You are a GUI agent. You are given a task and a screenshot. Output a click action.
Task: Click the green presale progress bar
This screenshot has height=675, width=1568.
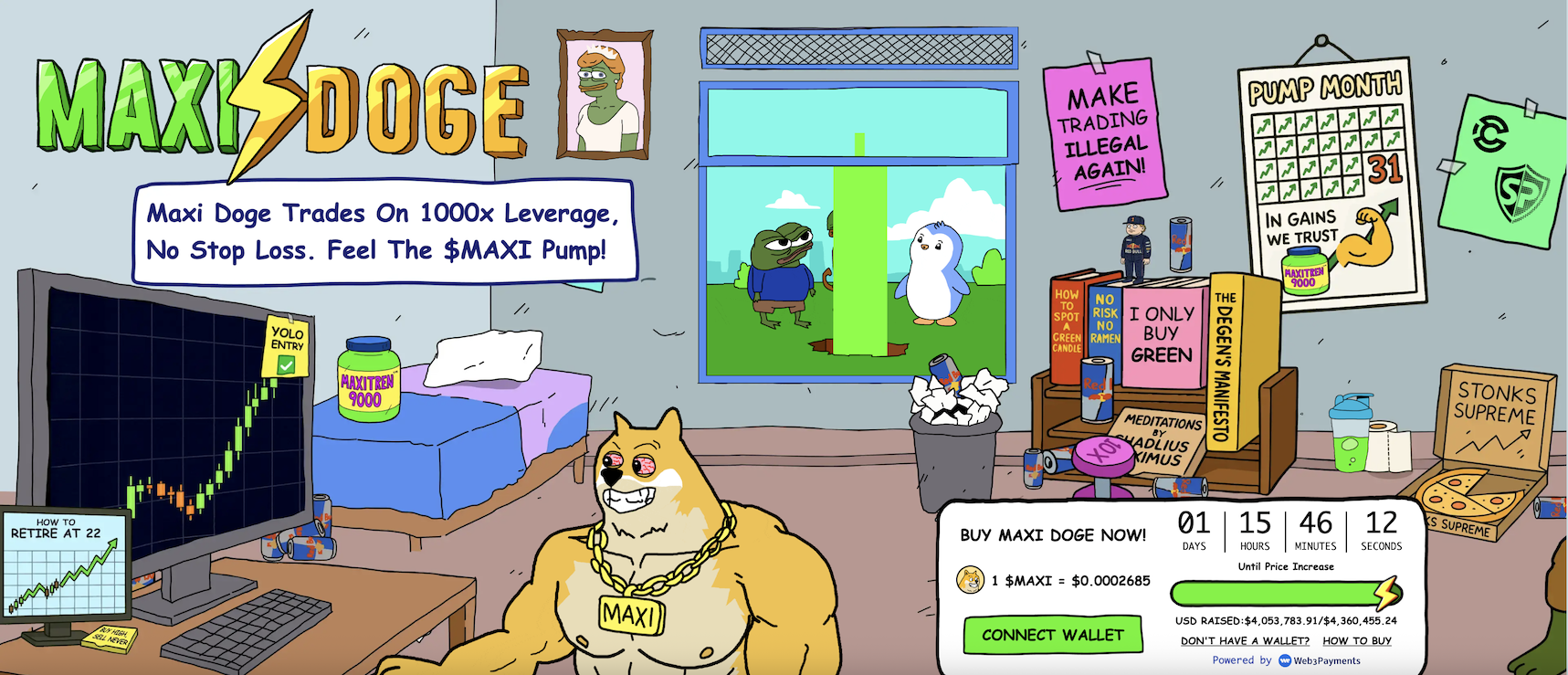click(x=1279, y=592)
